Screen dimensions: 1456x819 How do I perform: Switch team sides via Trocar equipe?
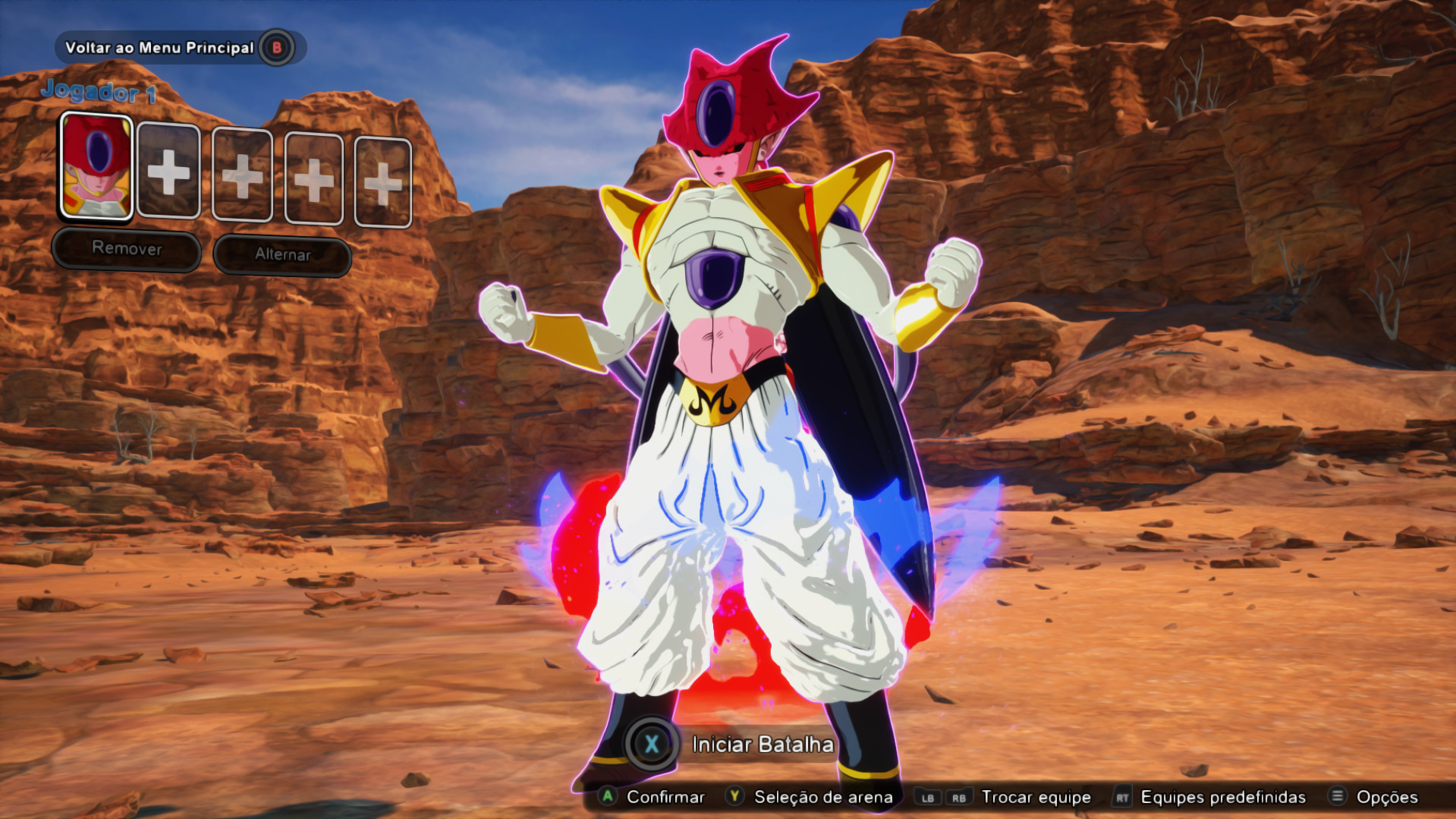pyautogui.click(x=1036, y=798)
